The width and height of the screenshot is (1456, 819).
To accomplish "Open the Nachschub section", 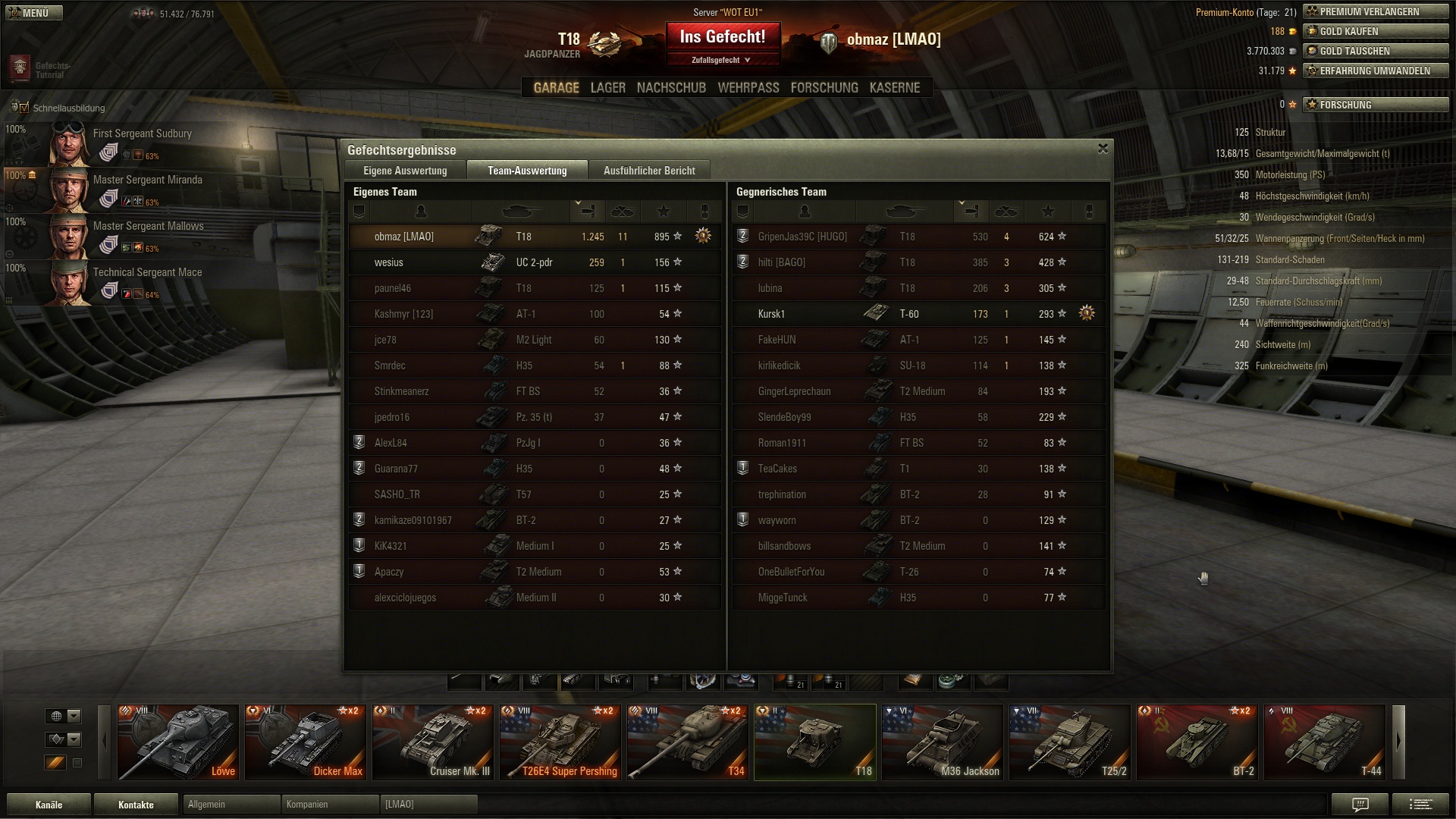I will click(x=671, y=88).
